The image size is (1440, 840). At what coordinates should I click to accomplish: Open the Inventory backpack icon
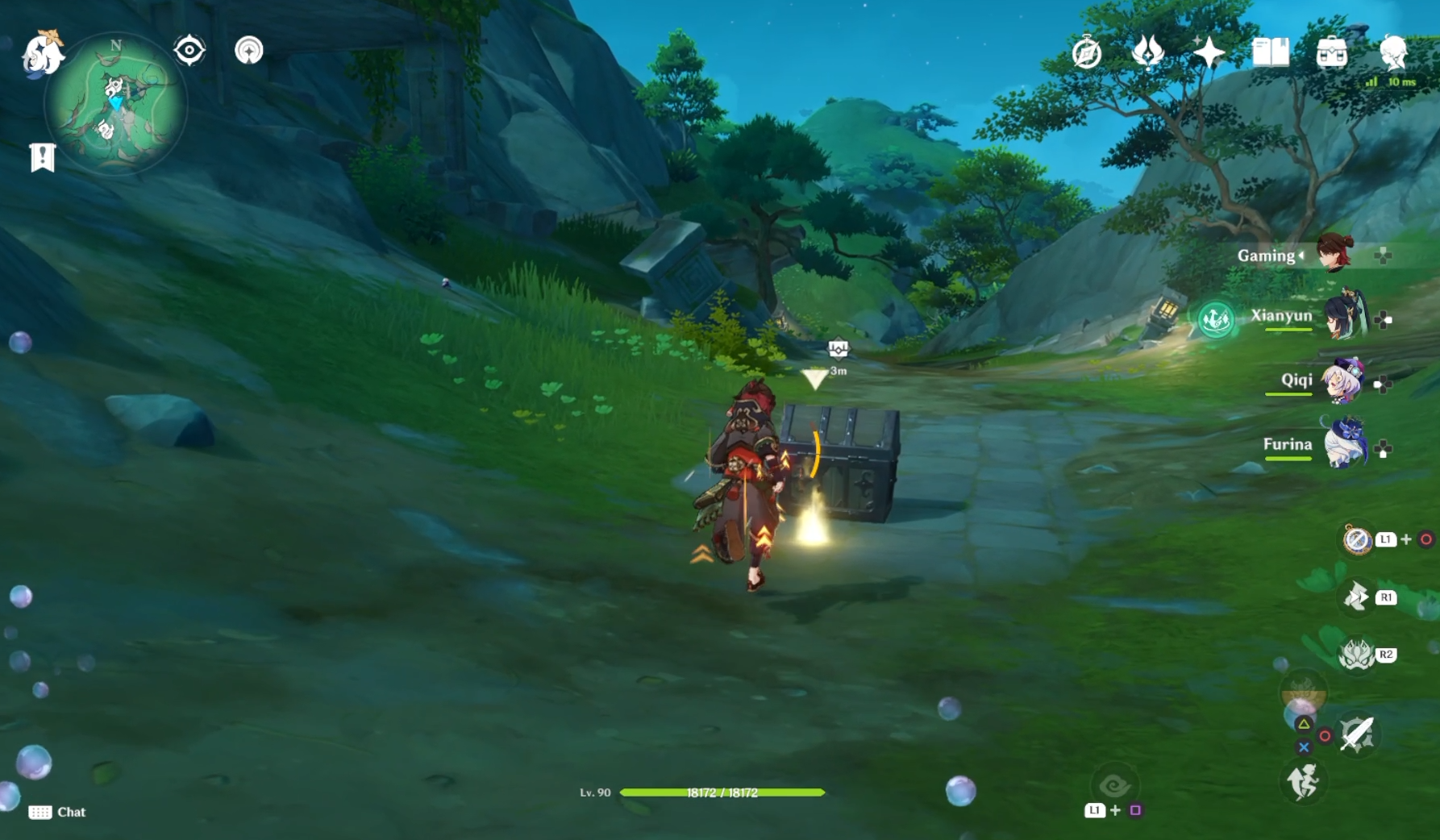click(1334, 51)
